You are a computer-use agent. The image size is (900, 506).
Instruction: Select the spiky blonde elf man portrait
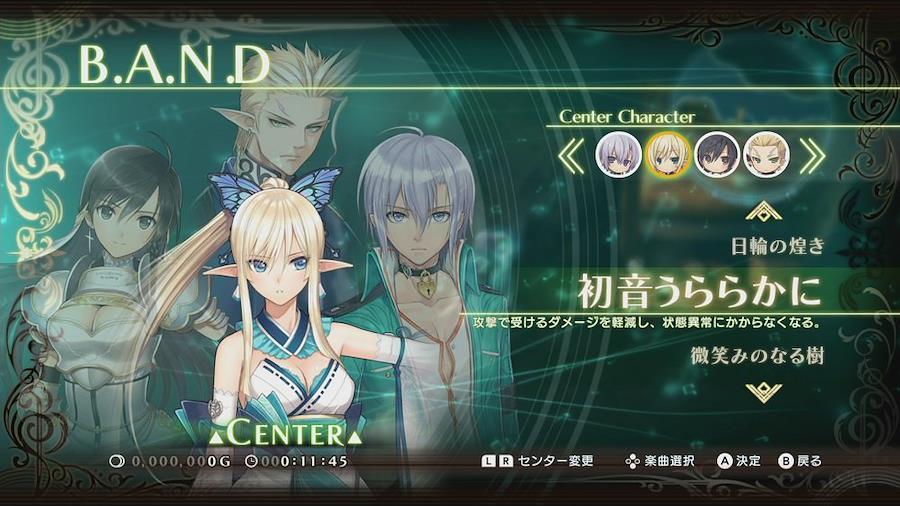(x=766, y=154)
